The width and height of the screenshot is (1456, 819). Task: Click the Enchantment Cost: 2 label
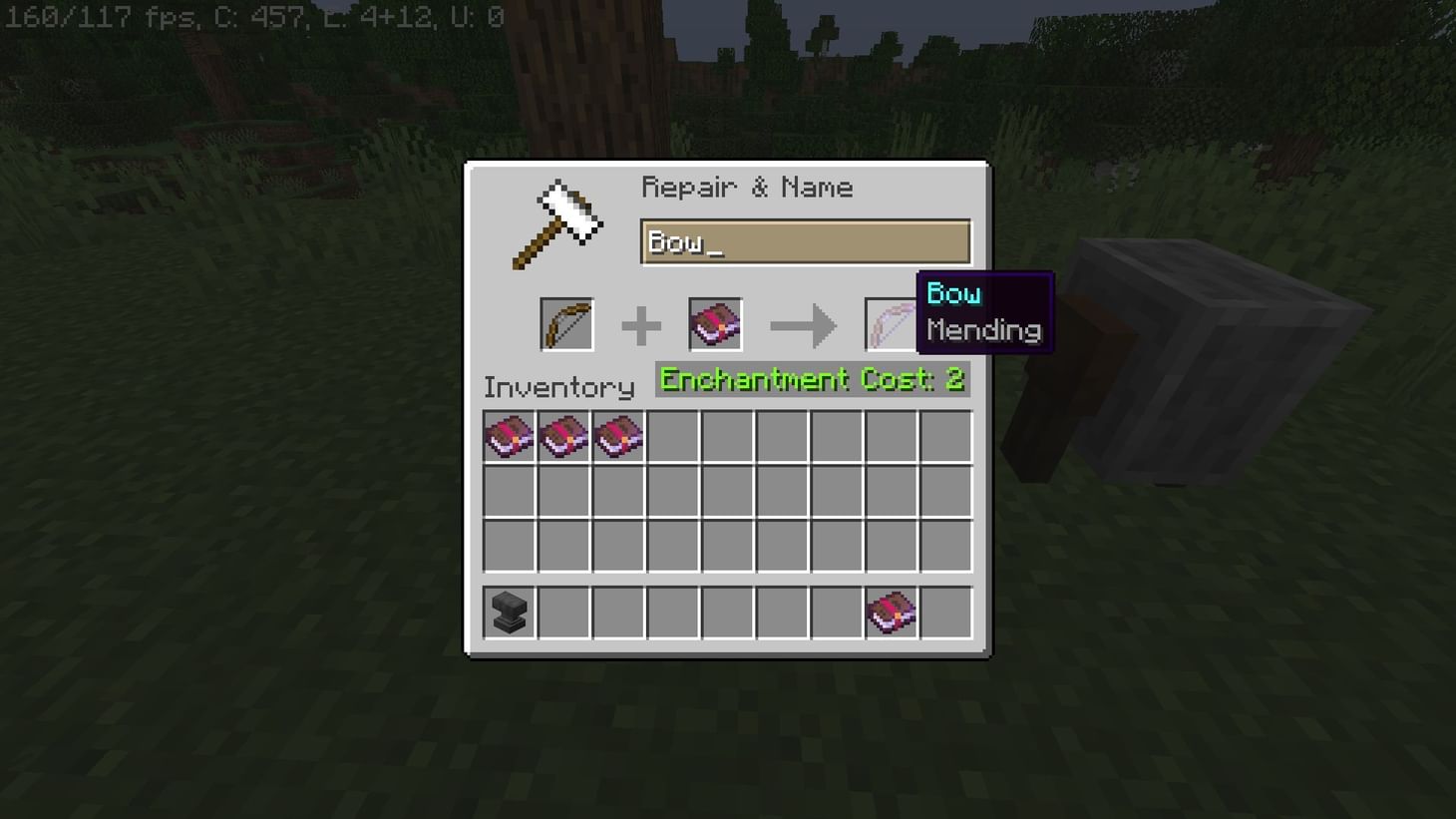tap(811, 379)
